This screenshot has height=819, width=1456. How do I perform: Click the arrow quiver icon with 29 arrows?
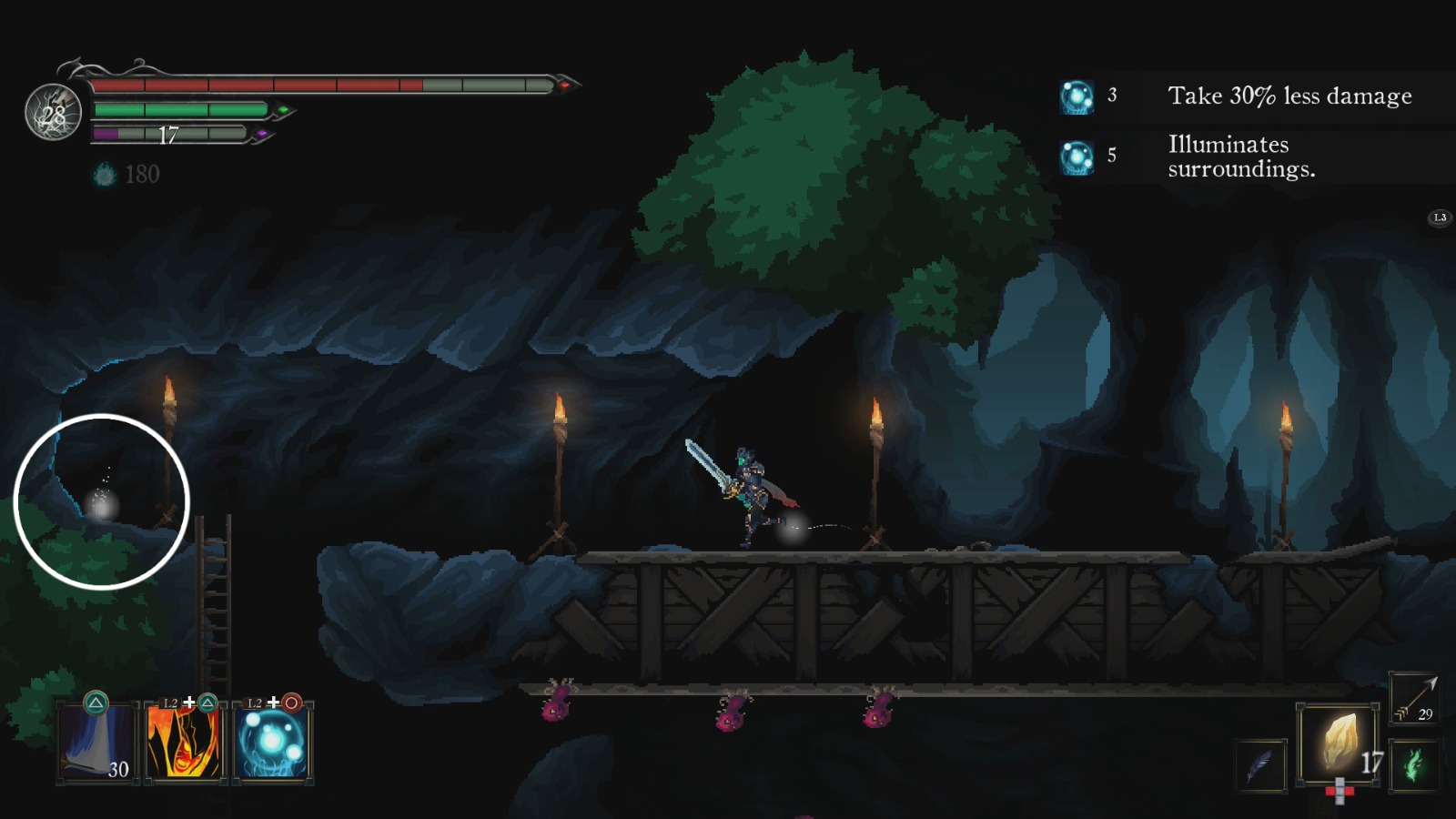(x=1413, y=701)
